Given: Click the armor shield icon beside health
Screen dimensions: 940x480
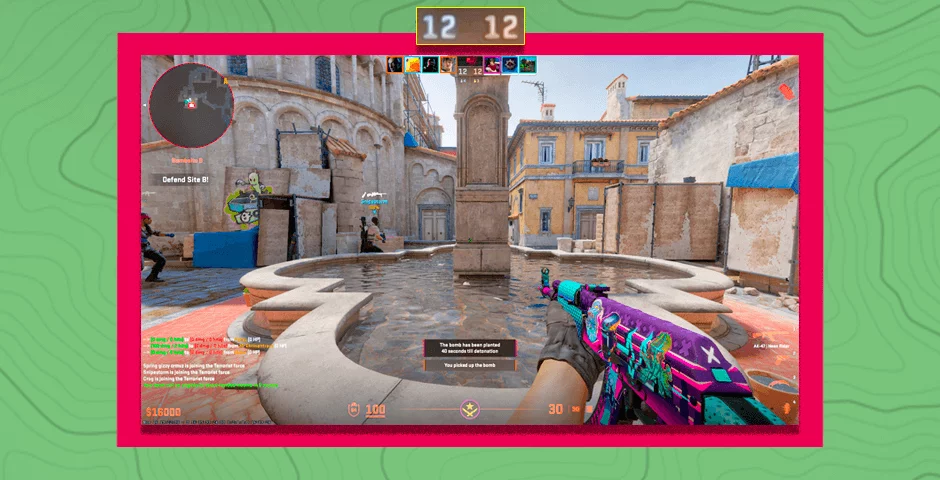Looking at the screenshot, I should coord(353,409).
